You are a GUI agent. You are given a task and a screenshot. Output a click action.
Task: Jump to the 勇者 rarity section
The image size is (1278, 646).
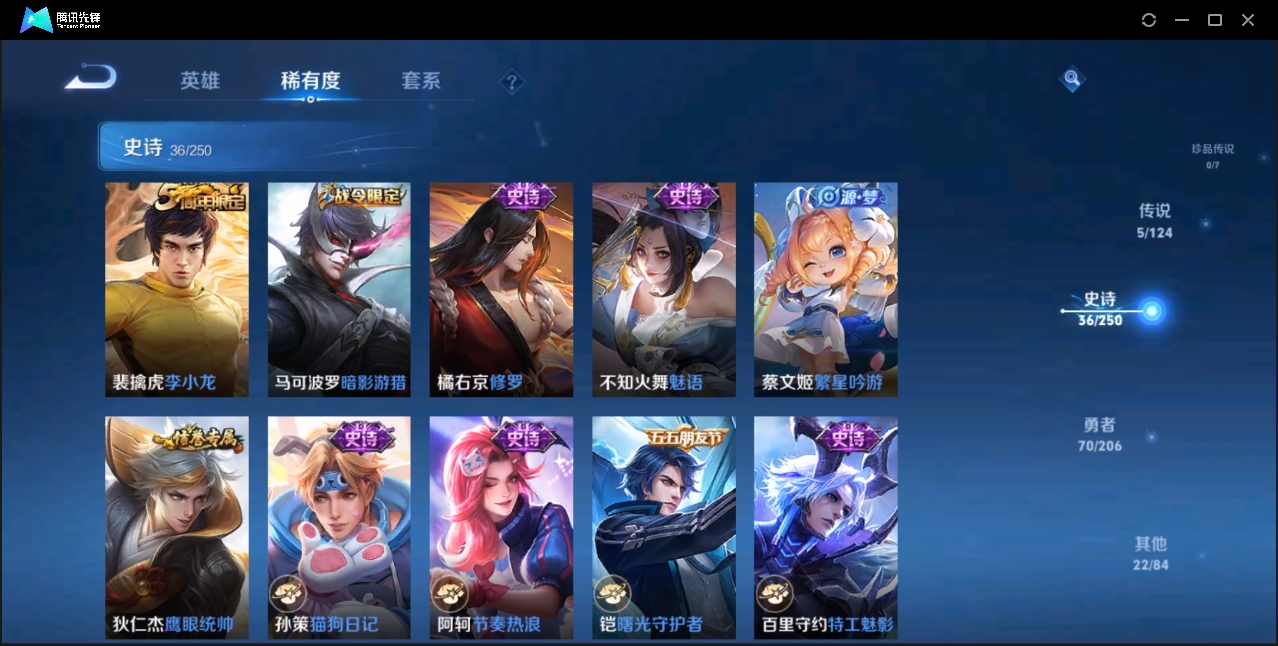(1100, 434)
